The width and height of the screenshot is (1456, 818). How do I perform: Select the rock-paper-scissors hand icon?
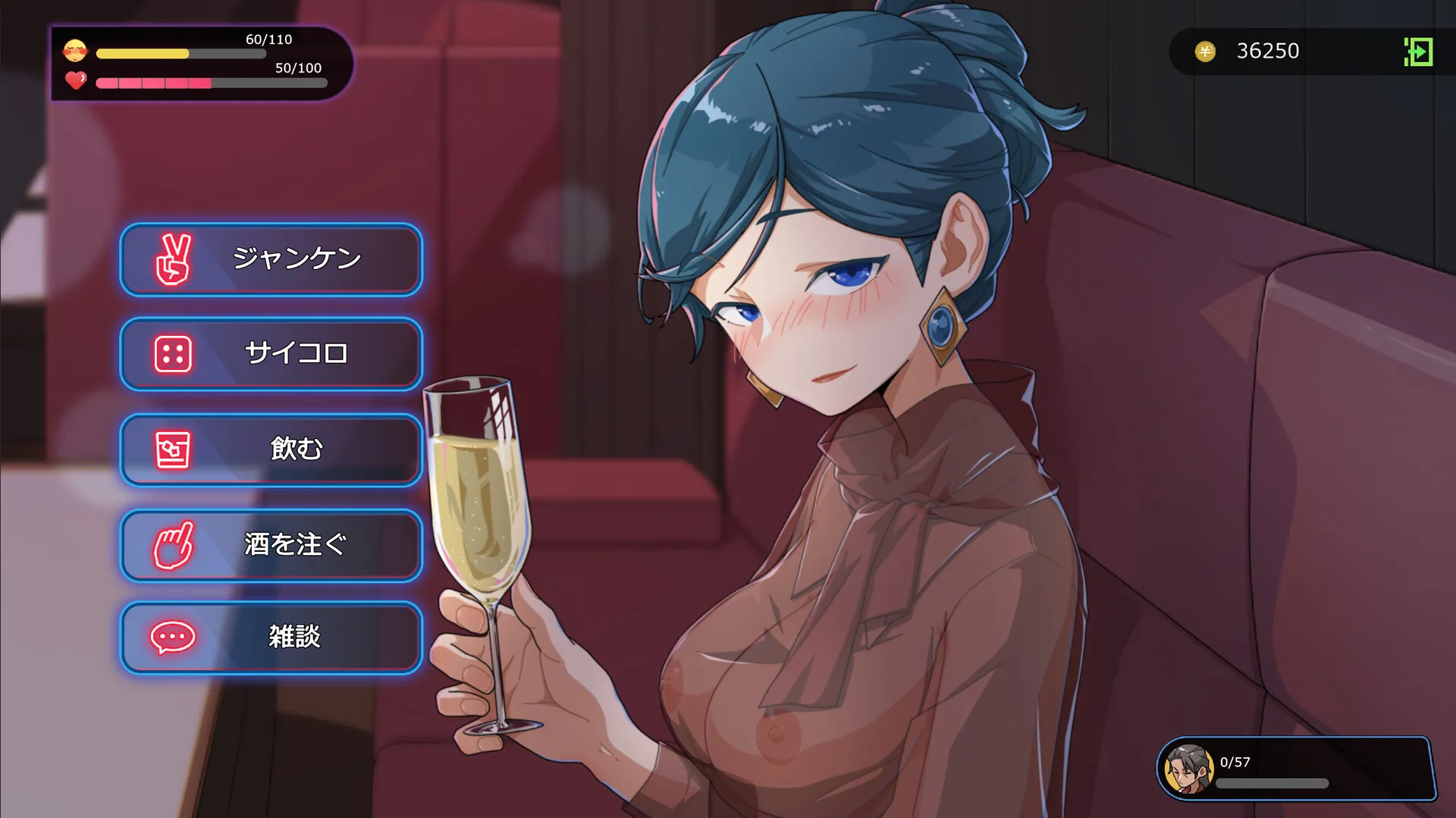pos(174,259)
